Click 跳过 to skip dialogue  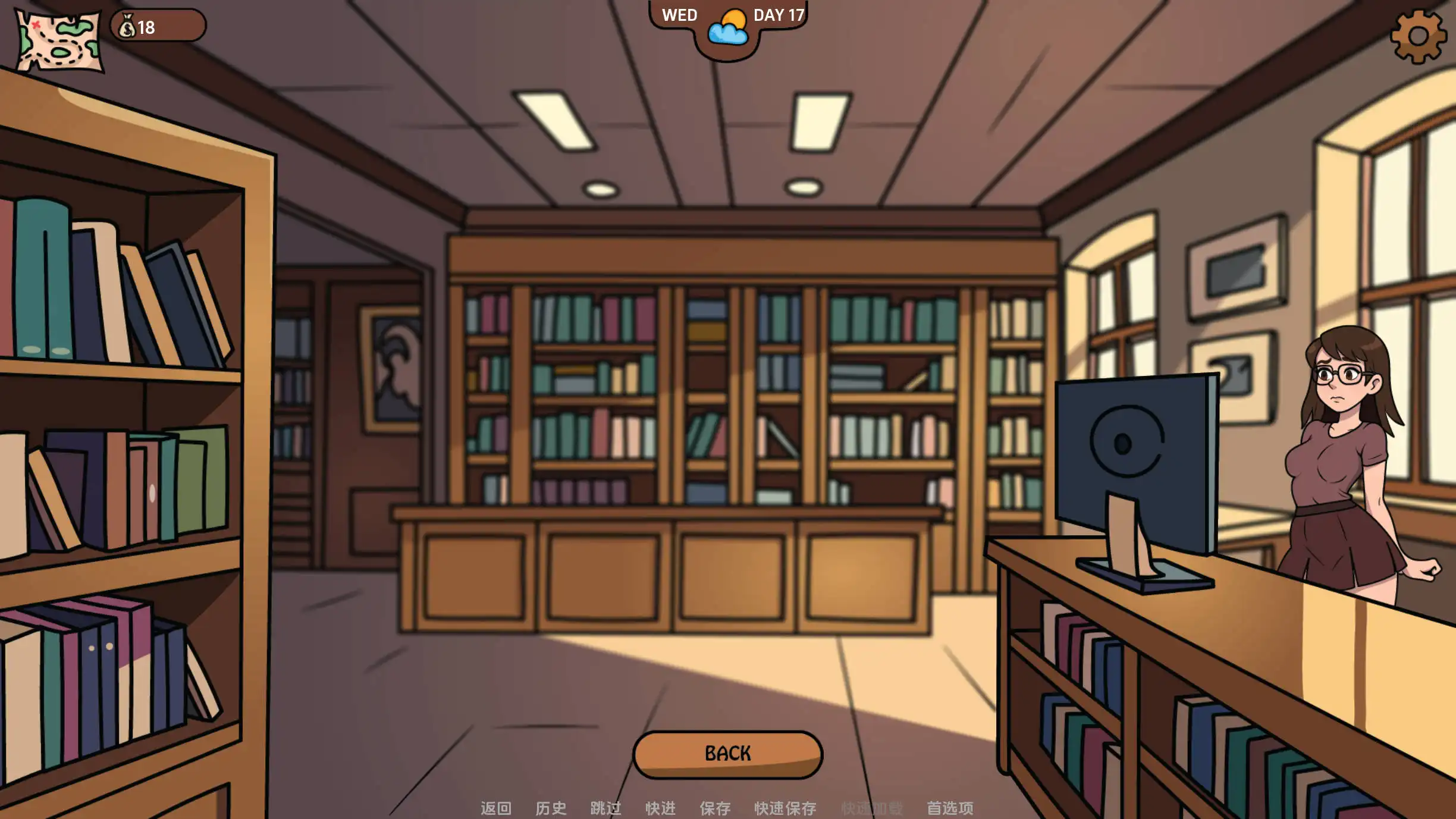click(605, 808)
